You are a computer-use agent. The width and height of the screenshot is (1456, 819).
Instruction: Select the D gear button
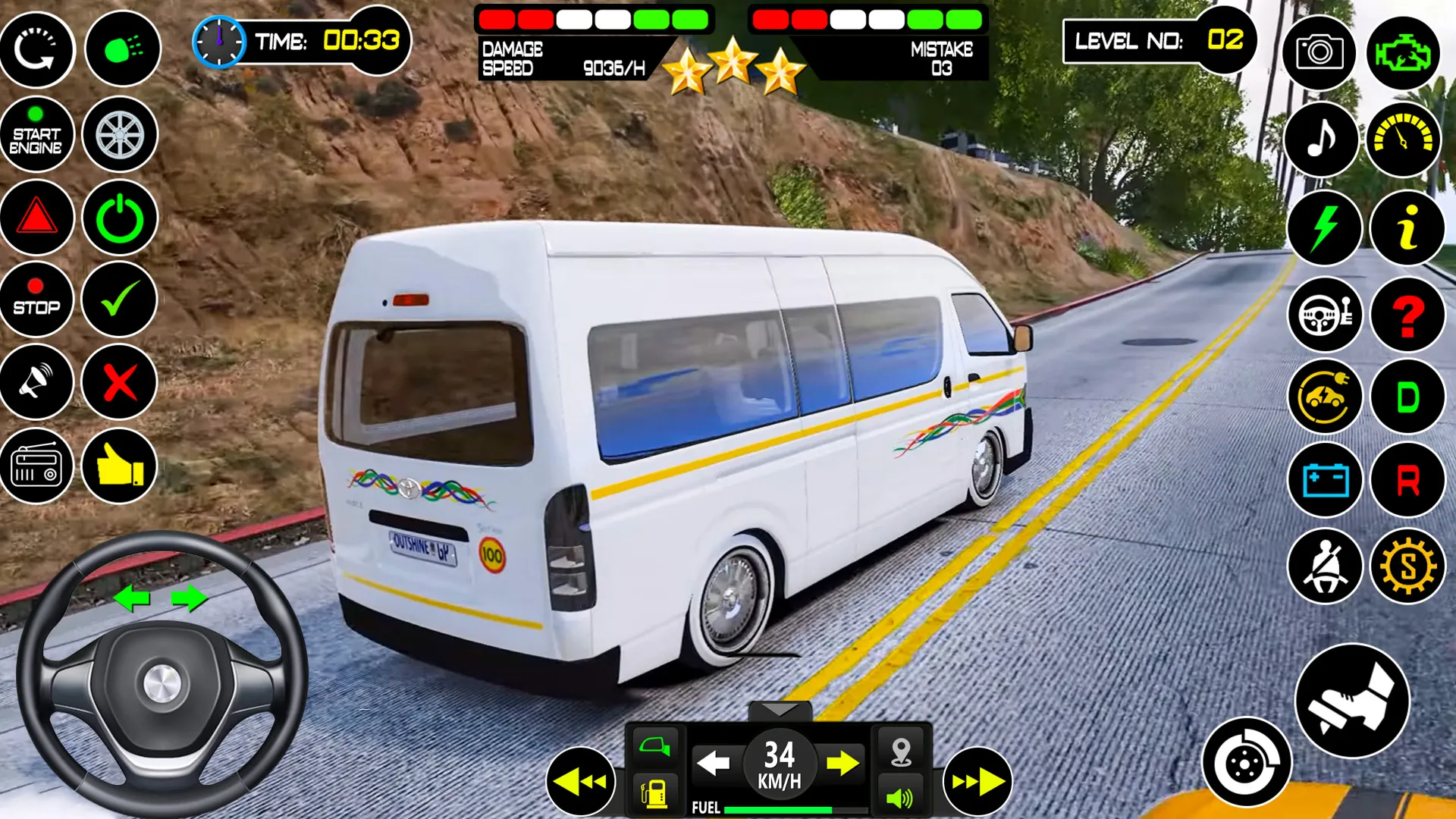(x=1407, y=397)
